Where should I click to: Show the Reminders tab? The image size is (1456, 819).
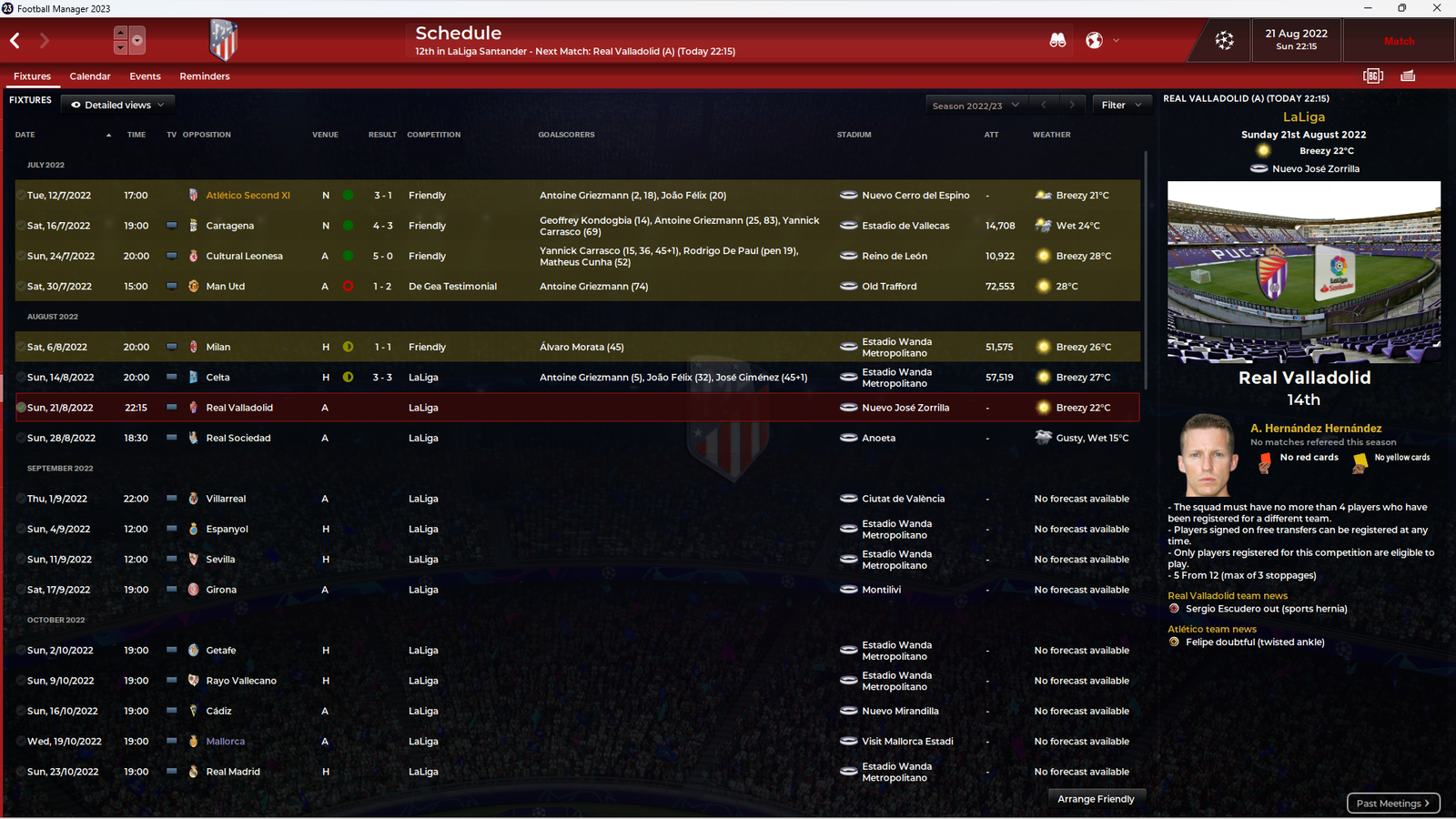(205, 76)
